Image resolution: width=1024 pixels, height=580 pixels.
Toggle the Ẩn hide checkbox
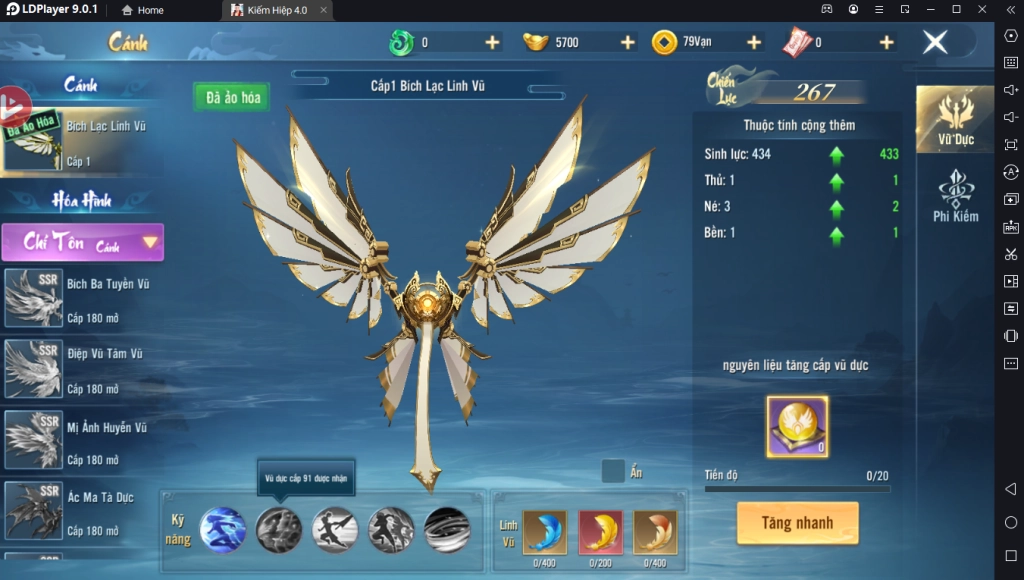click(x=614, y=471)
